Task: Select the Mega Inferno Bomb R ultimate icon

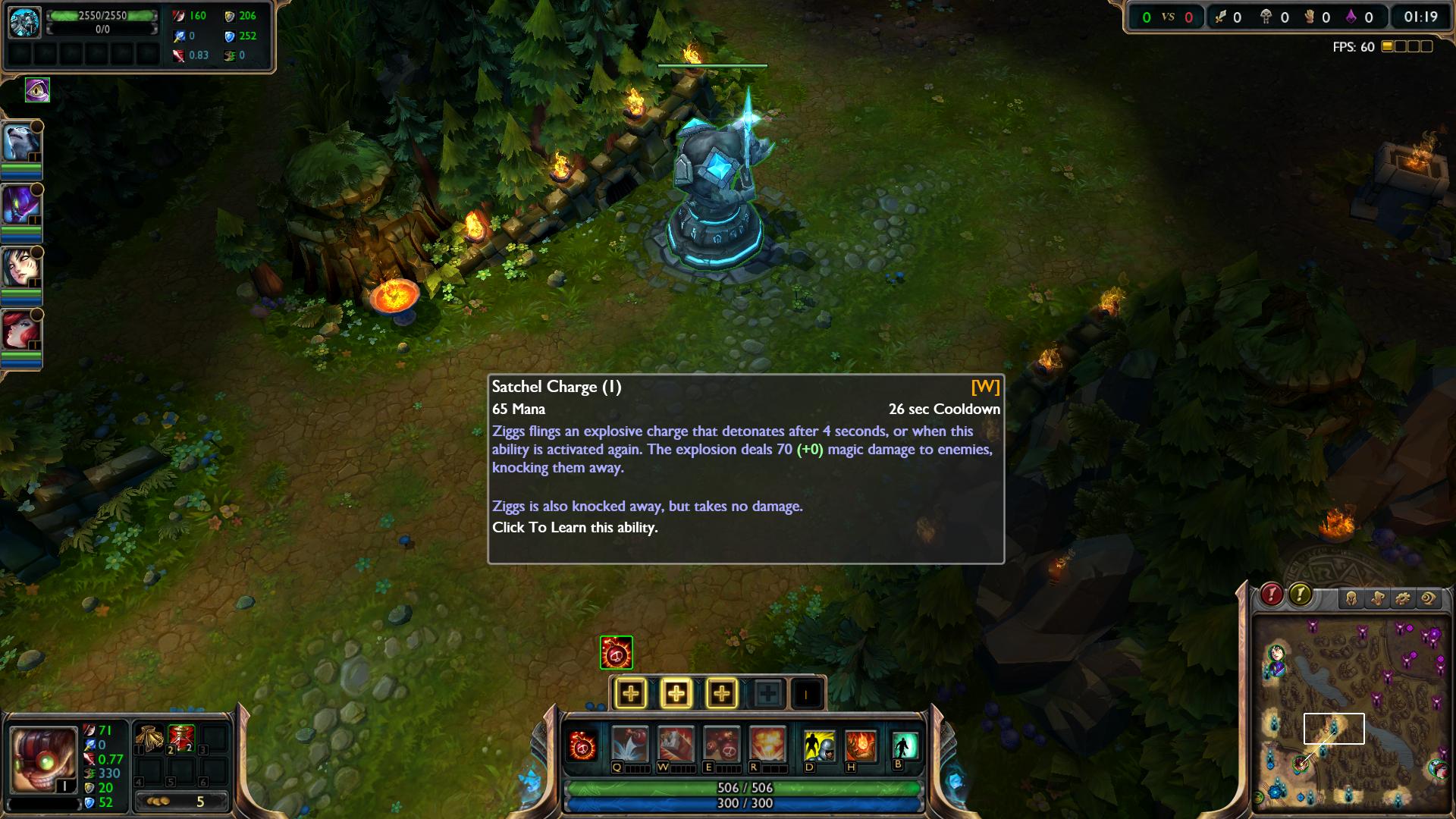Action: pos(767,744)
